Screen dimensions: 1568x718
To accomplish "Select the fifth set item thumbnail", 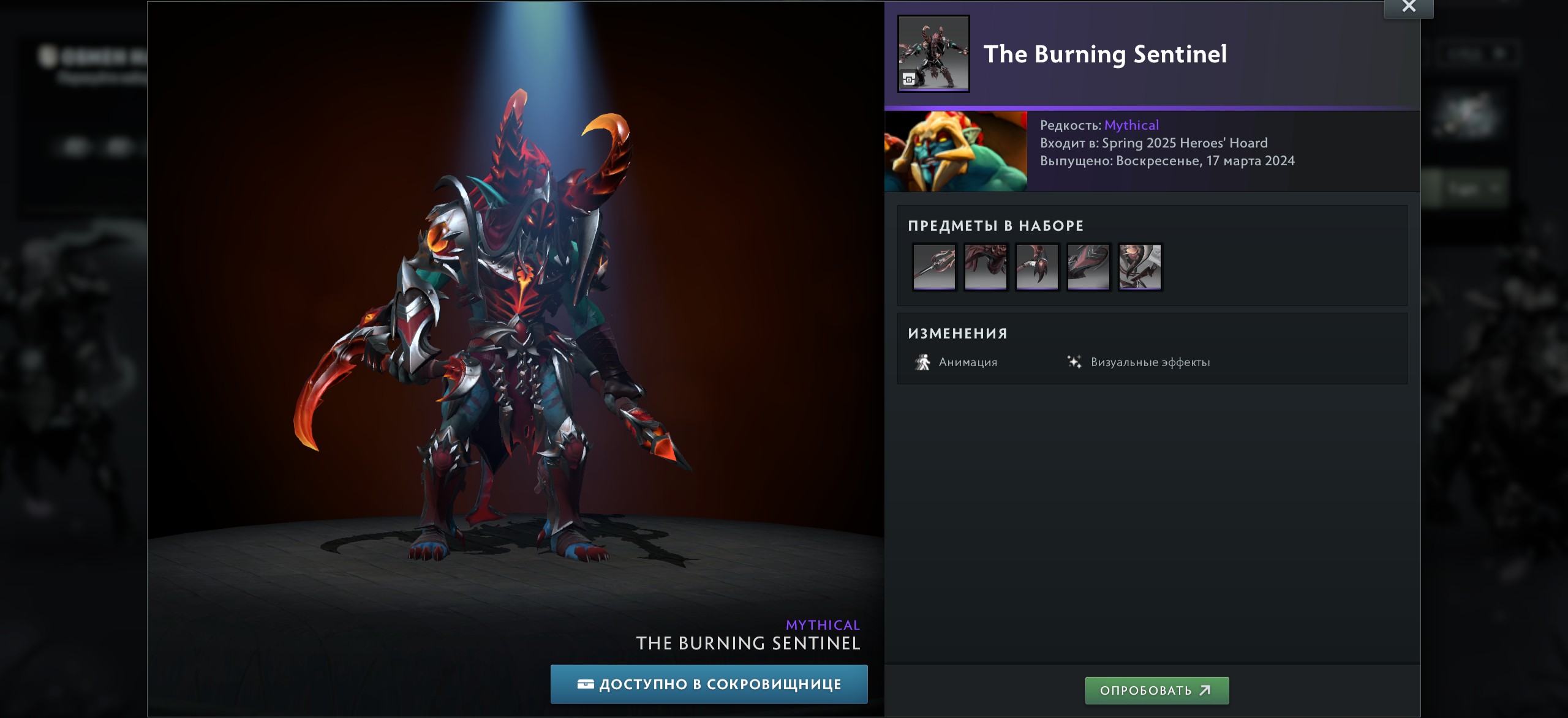I will pyautogui.click(x=1140, y=267).
